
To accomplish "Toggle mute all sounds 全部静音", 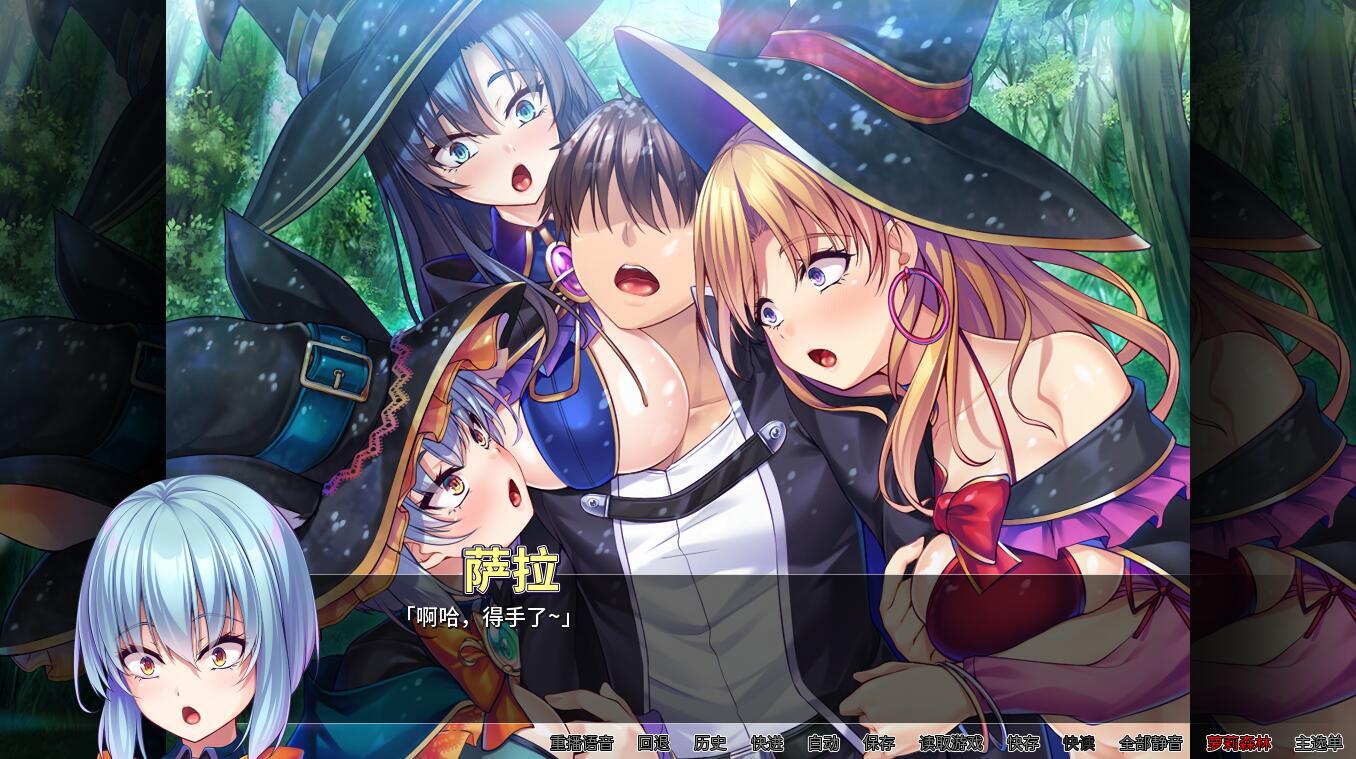I will (x=1152, y=744).
